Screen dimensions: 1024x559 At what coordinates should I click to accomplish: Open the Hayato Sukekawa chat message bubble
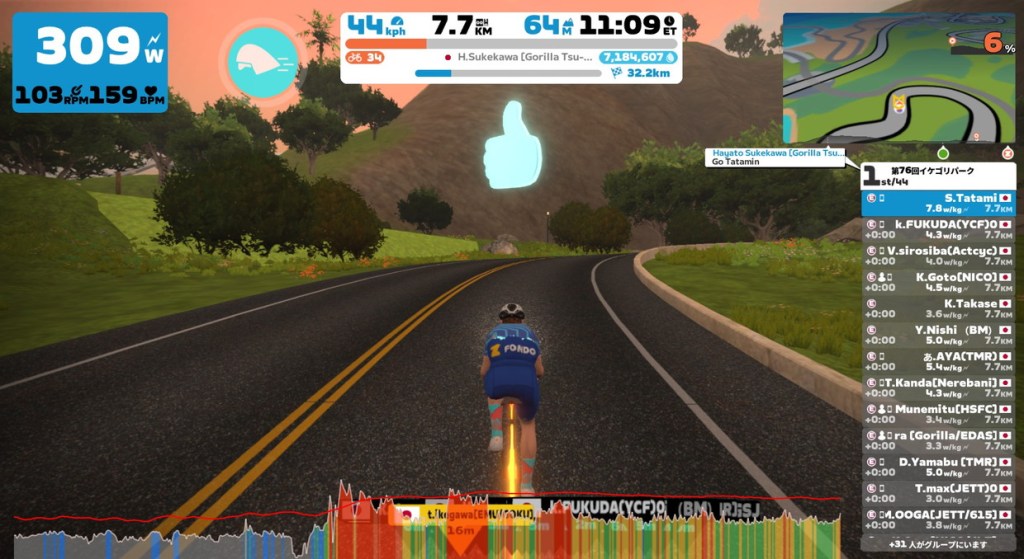775,157
